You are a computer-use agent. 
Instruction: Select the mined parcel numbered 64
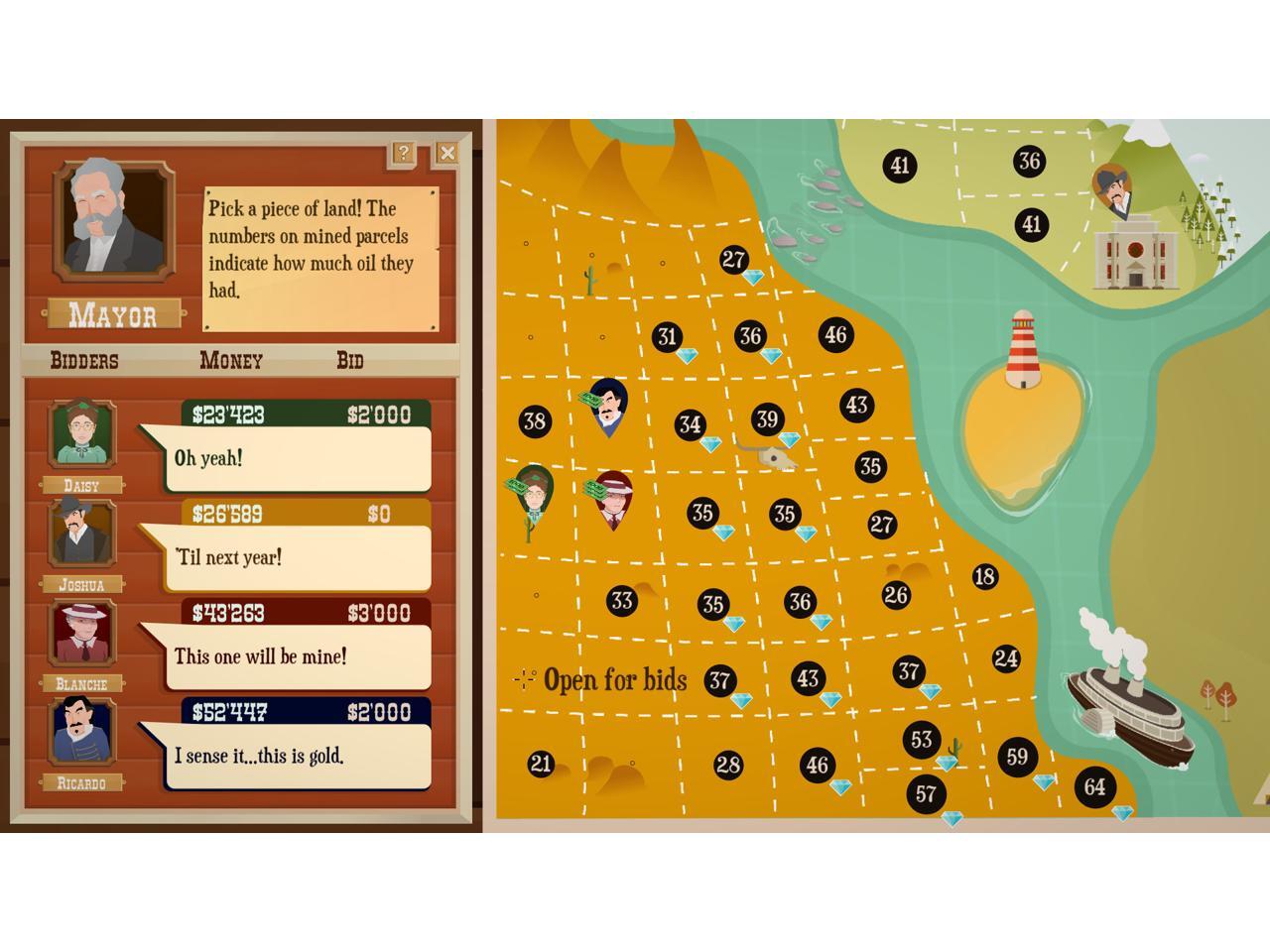pos(1094,787)
